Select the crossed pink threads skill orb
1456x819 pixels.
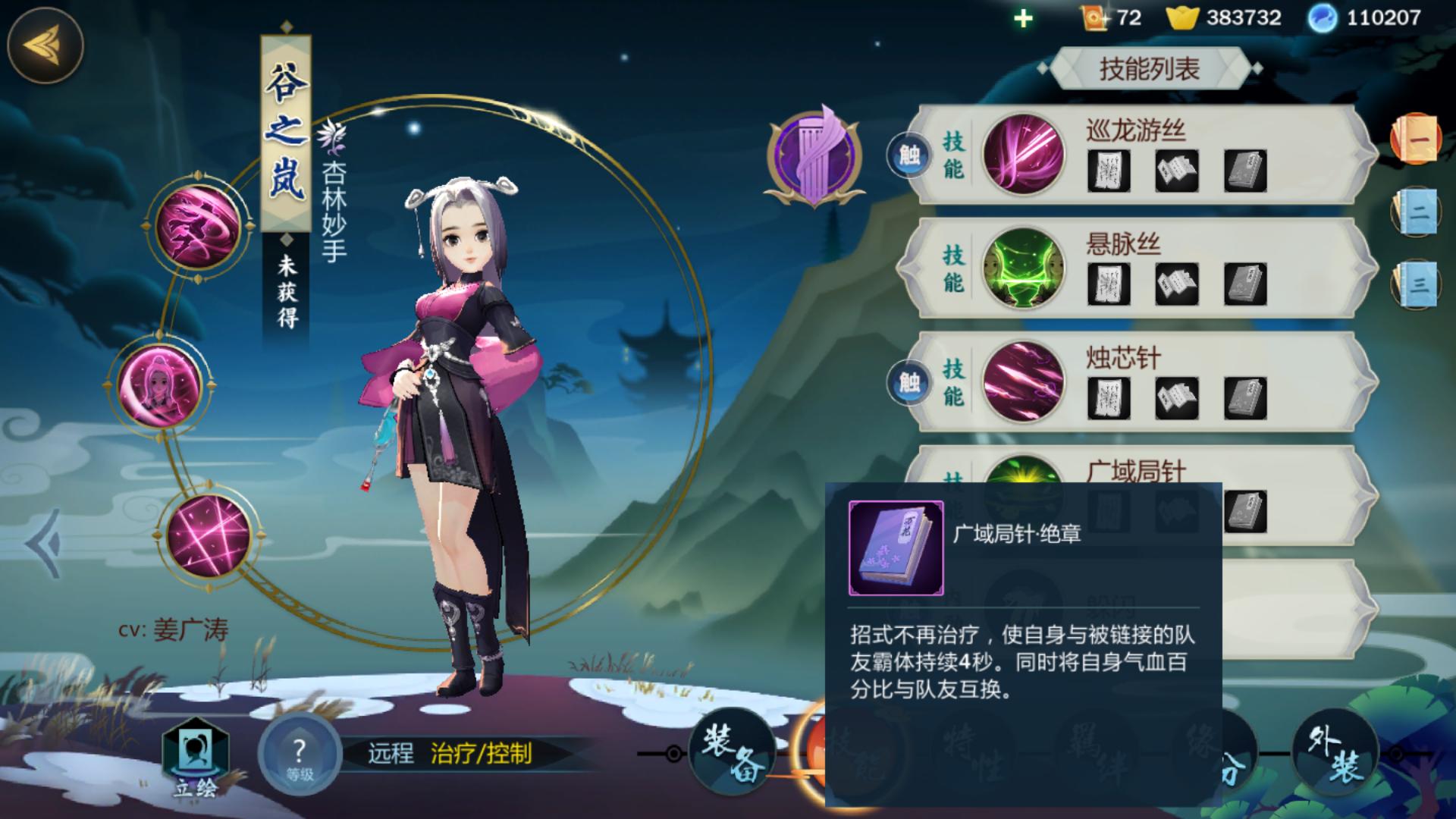coord(208,535)
